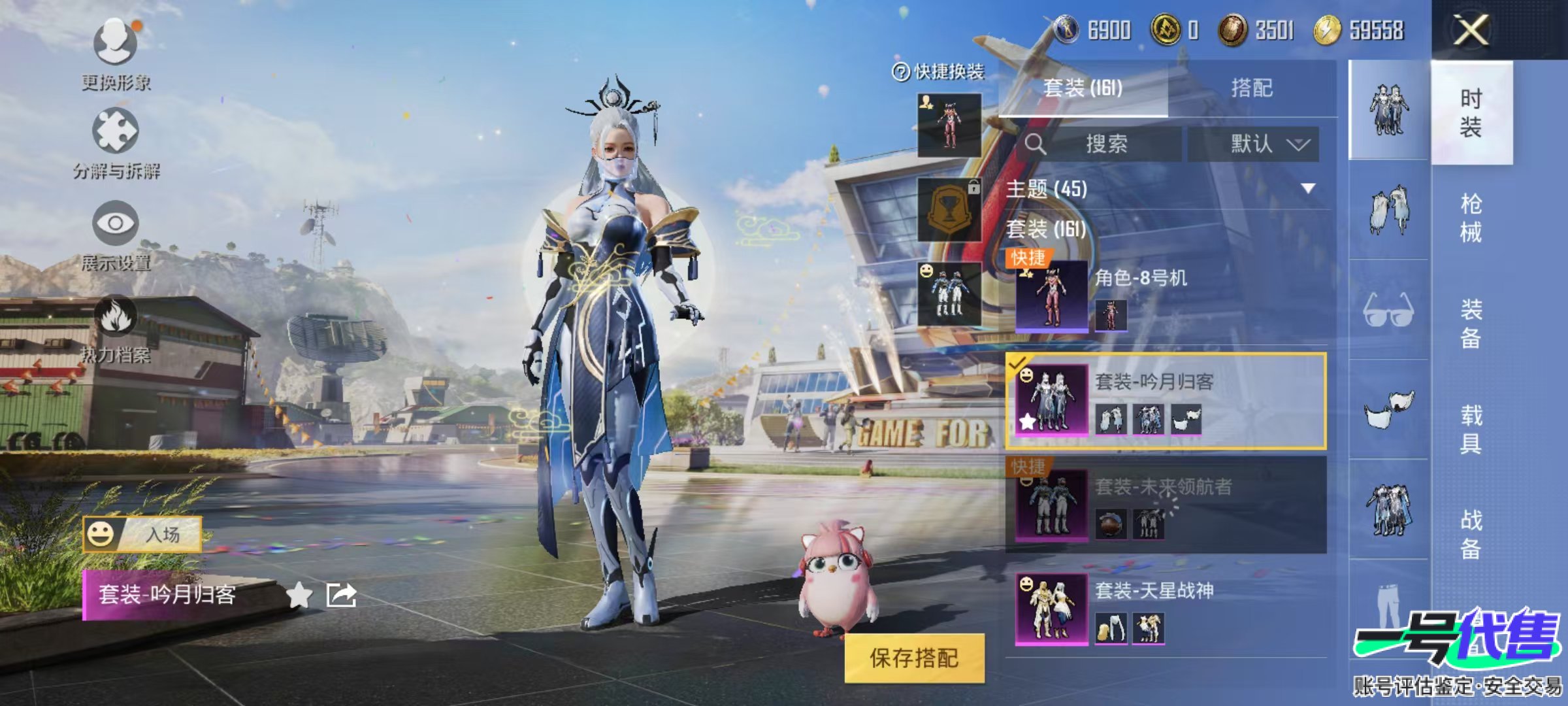The width and height of the screenshot is (1568, 706).
Task: Favorite the outfit with the star icon
Action: pos(299,595)
